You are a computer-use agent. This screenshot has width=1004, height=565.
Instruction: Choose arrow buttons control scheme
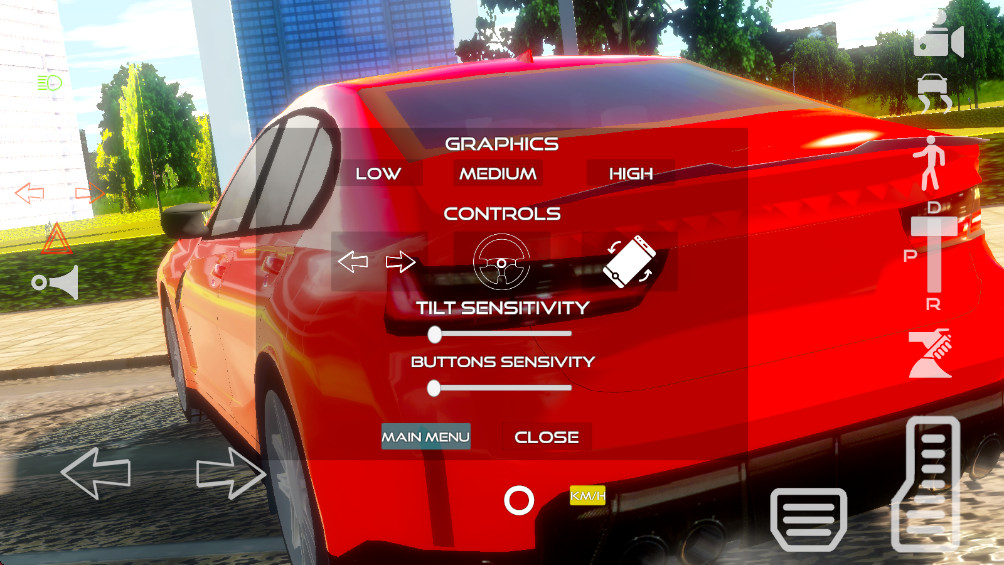(x=377, y=262)
